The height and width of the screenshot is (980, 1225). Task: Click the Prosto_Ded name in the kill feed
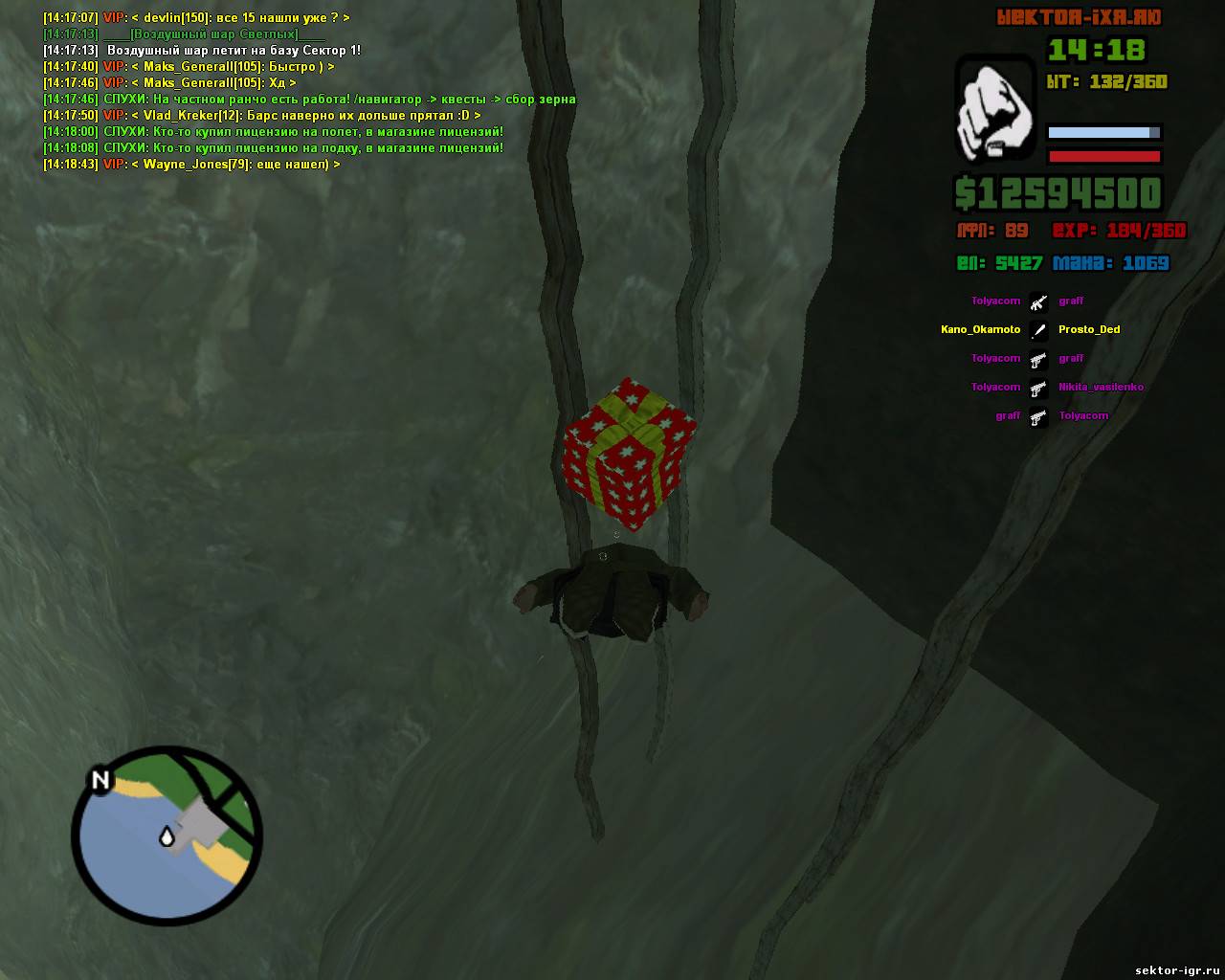pyautogui.click(x=1089, y=329)
